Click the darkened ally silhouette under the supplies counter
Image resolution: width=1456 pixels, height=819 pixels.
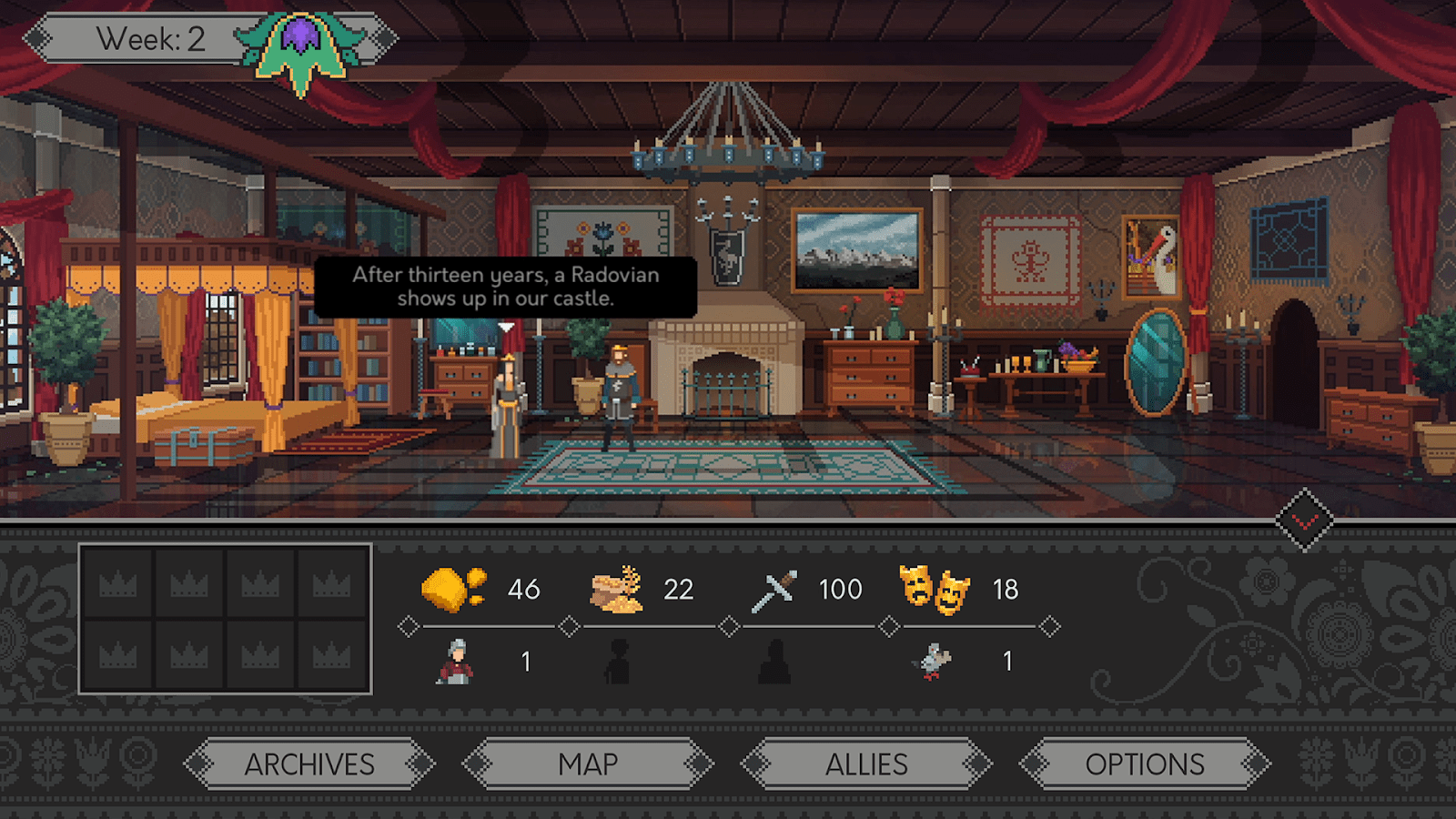[x=619, y=660]
